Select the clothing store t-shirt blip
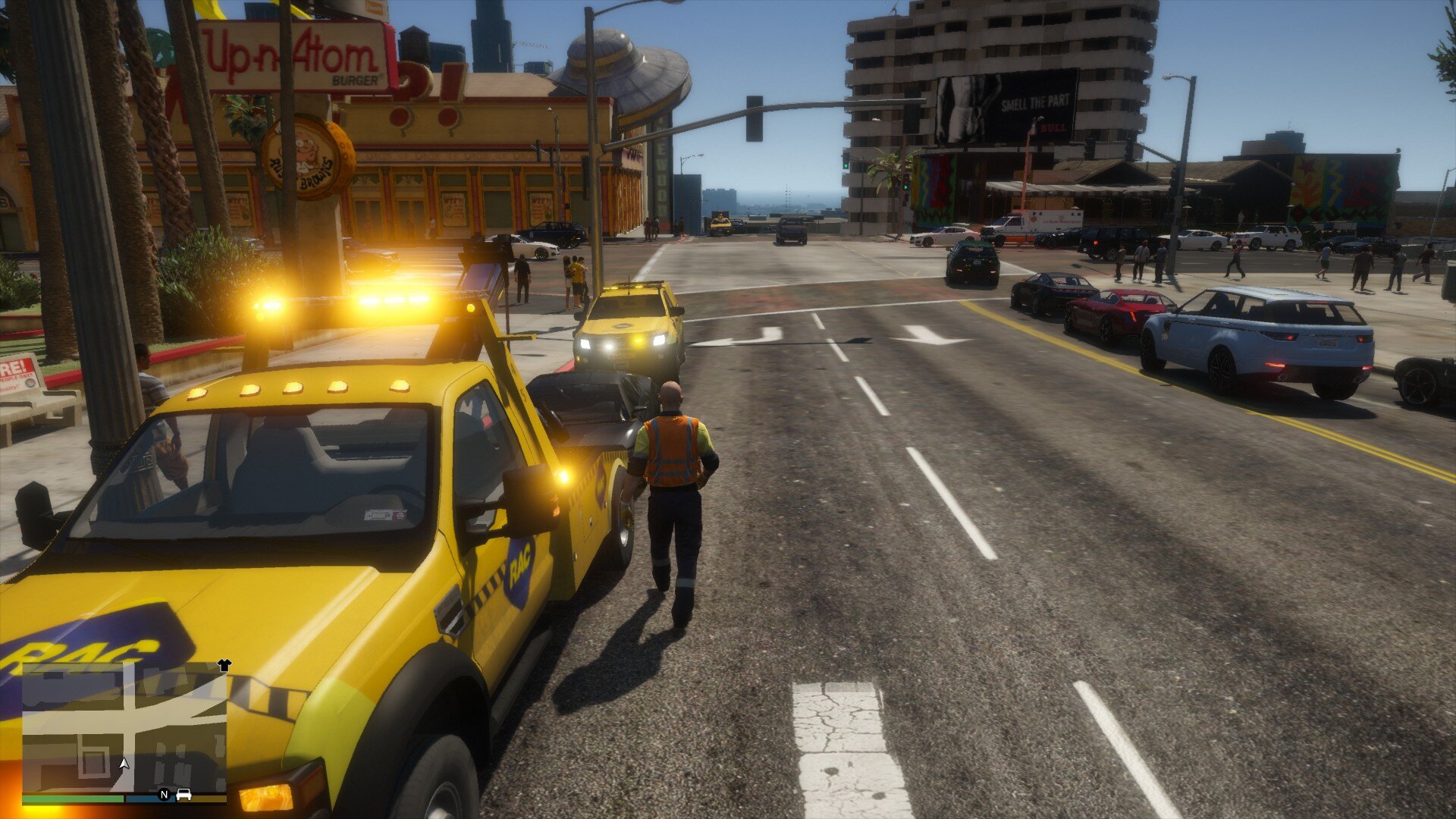Image resolution: width=1456 pixels, height=819 pixels. (224, 665)
